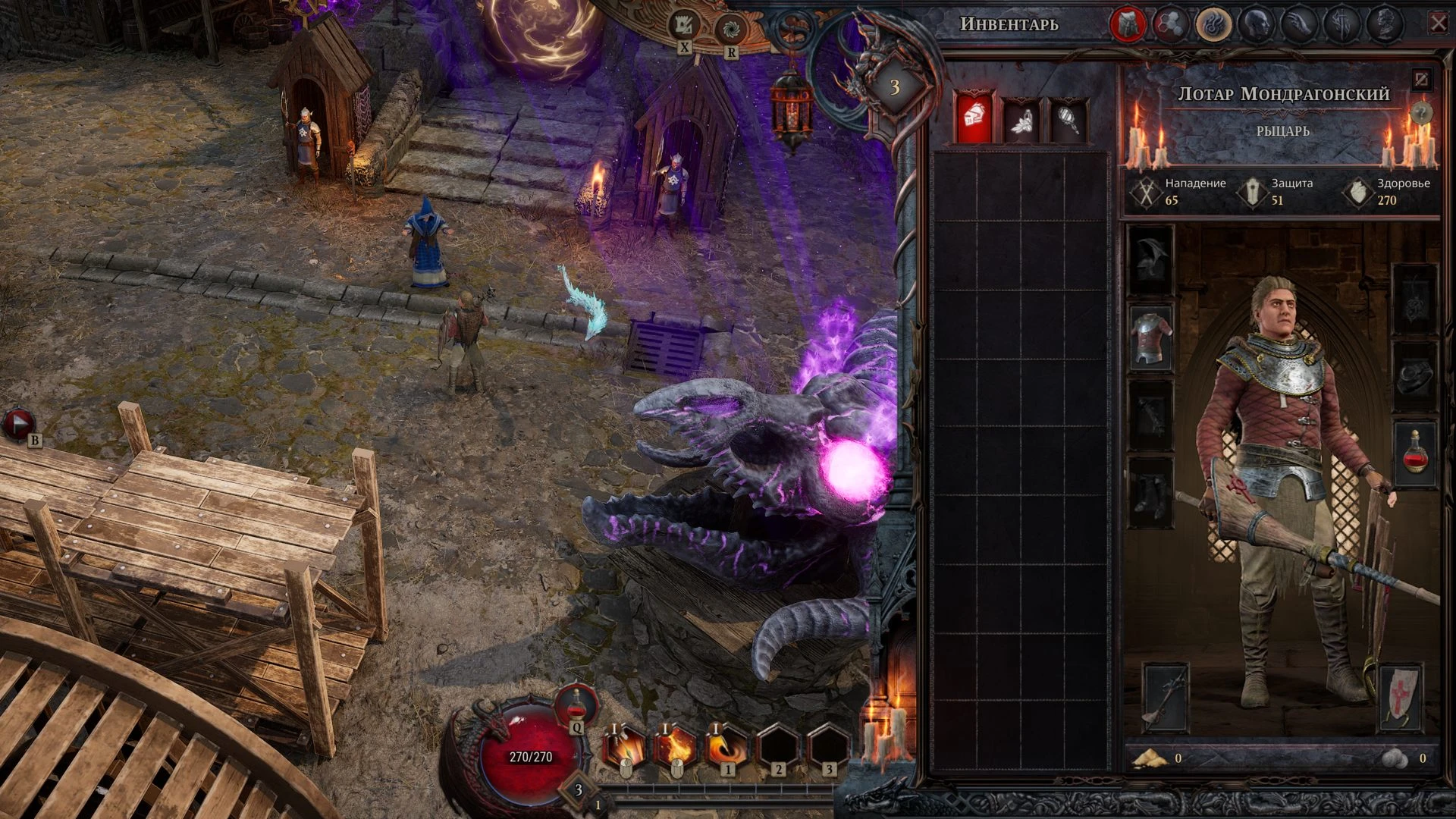The height and width of the screenshot is (819, 1456).
Task: Select the equipped red cross shield slot
Action: pos(1400,697)
